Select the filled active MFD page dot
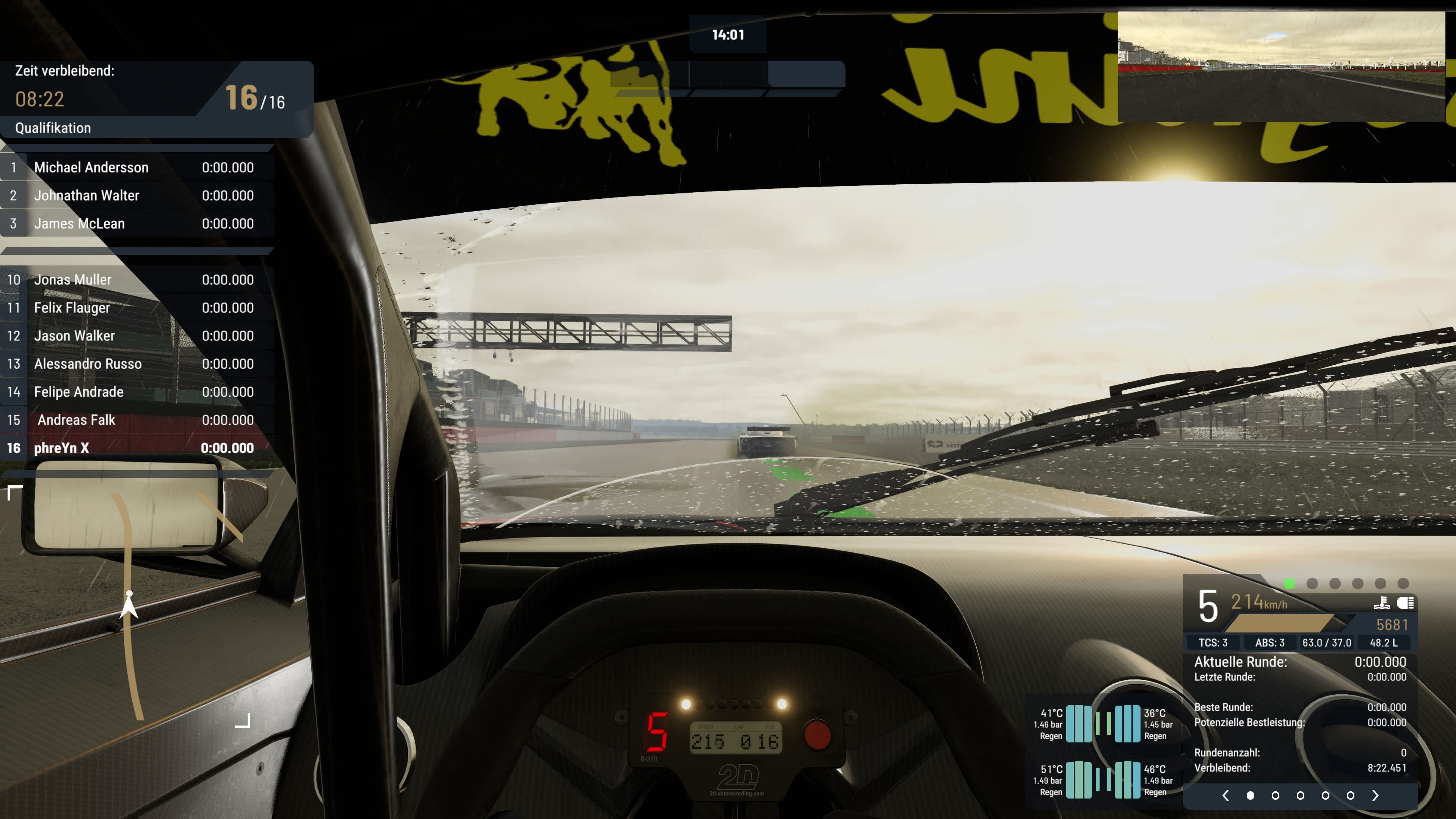1456x819 pixels. [x=1250, y=796]
